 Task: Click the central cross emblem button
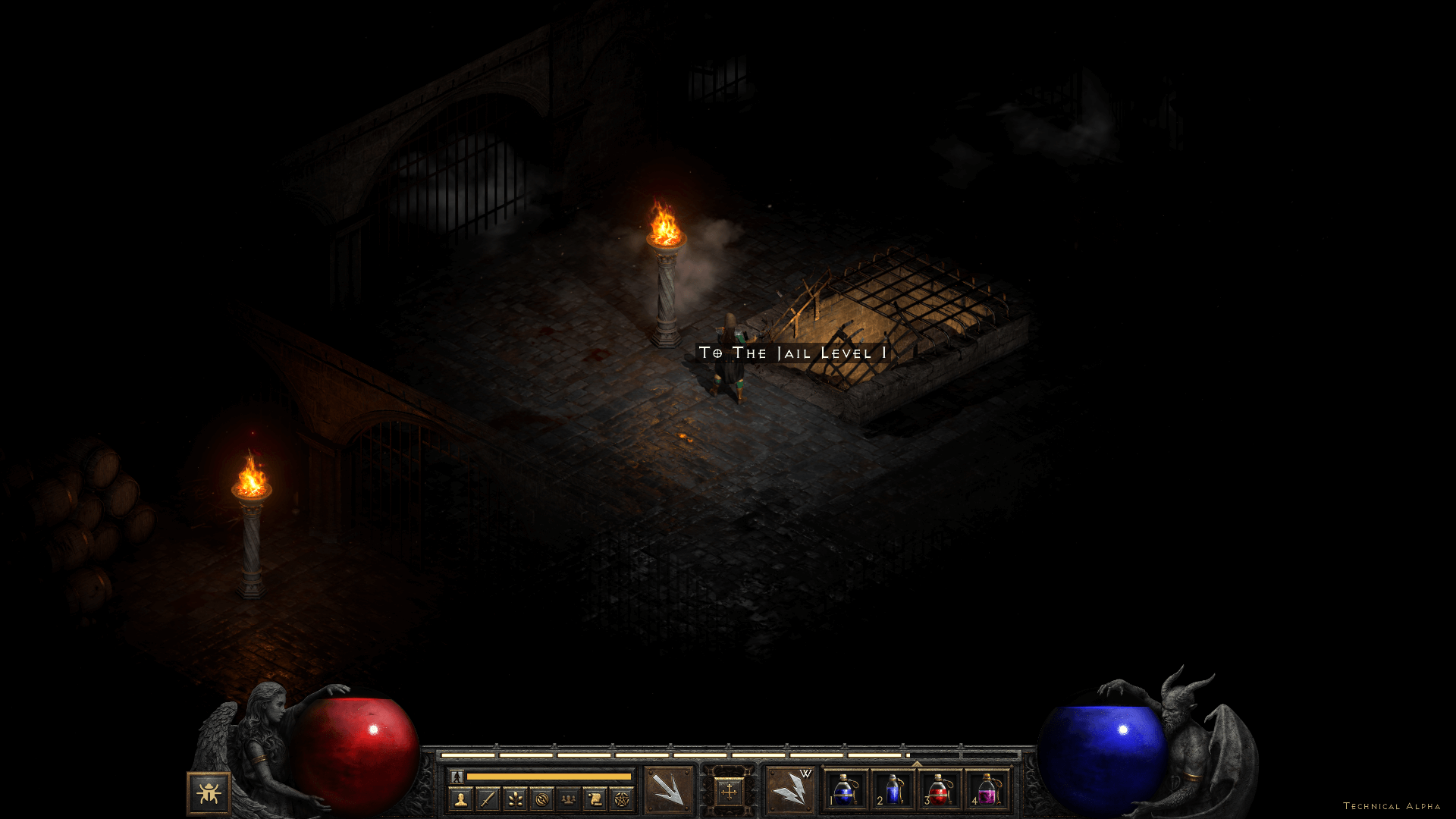point(729,792)
